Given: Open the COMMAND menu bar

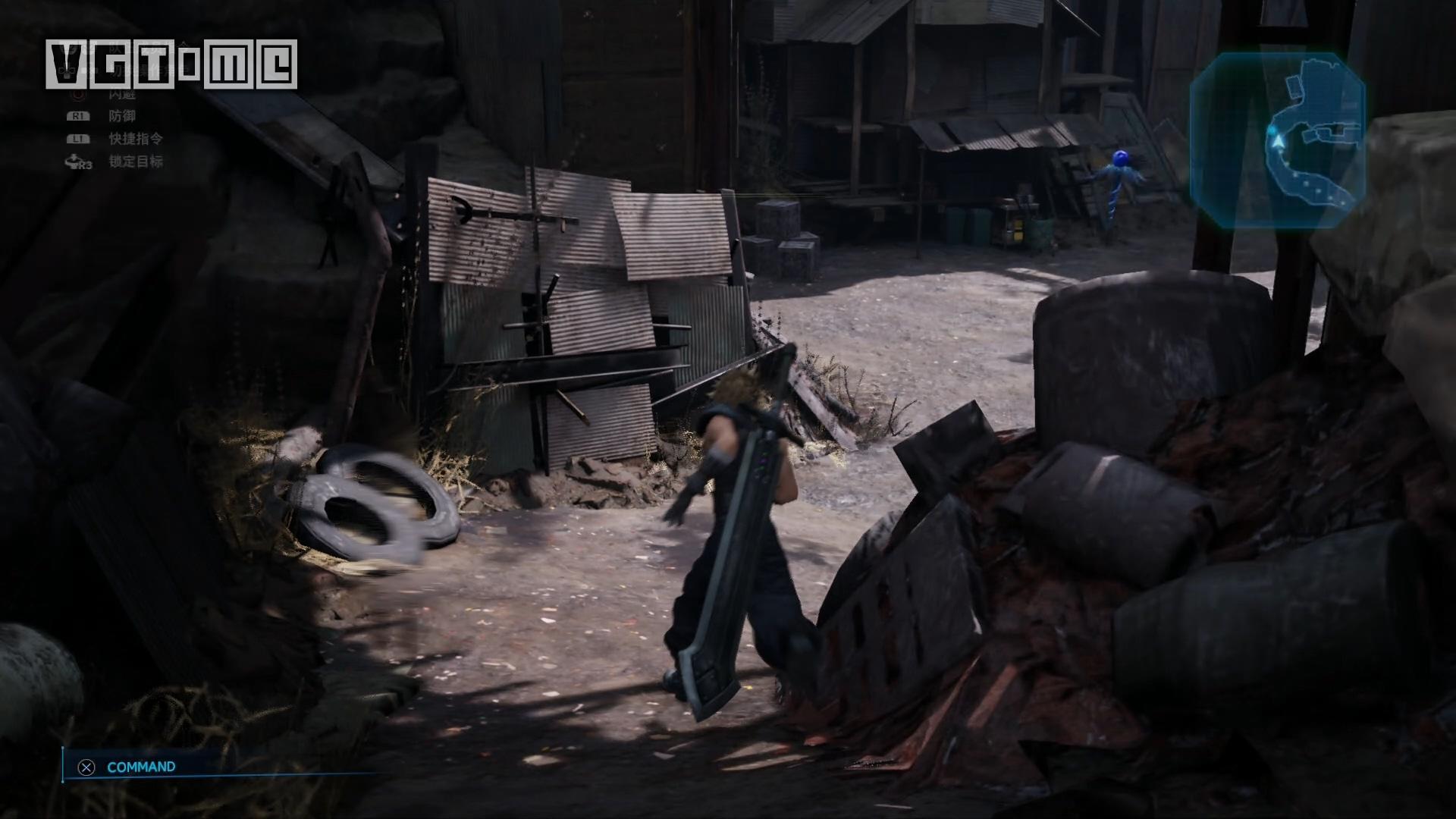Looking at the screenshot, I should tap(141, 767).
